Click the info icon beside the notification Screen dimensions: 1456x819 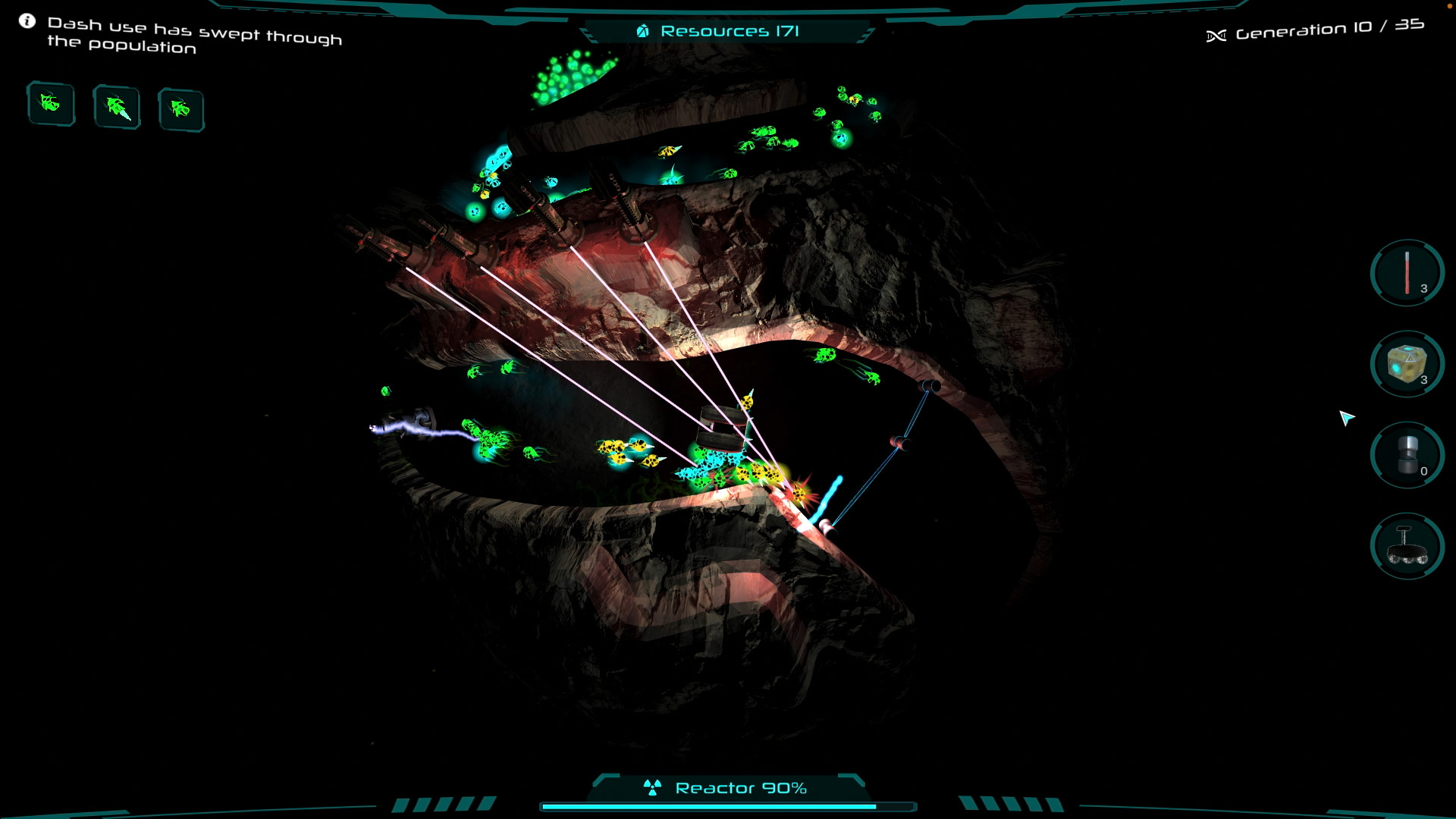click(27, 20)
